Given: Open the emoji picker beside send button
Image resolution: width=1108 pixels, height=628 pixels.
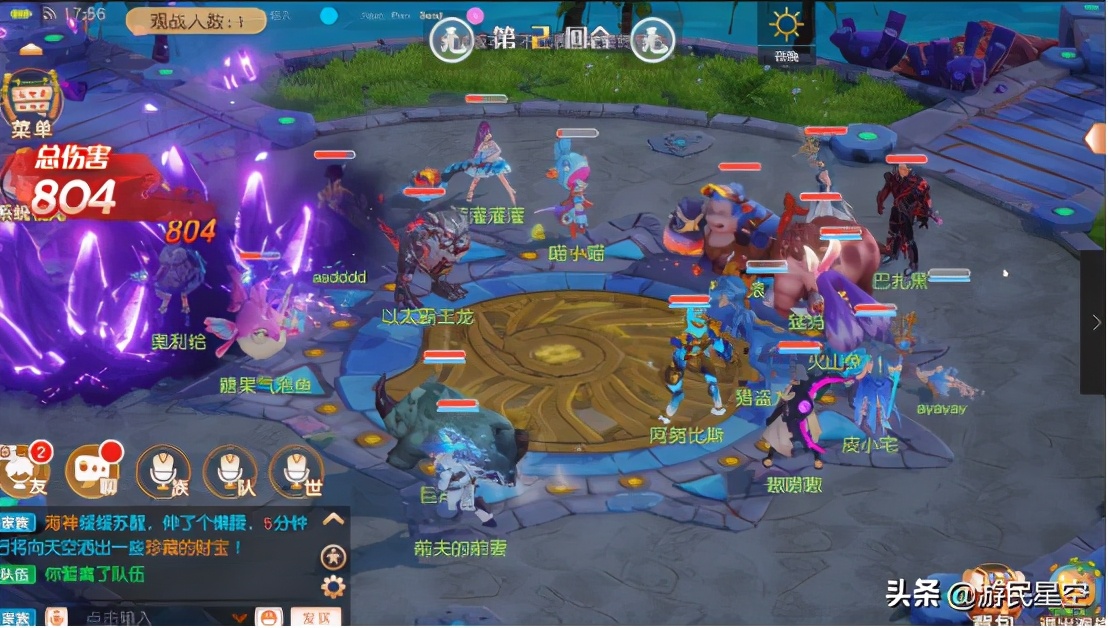Looking at the screenshot, I should 268,617.
